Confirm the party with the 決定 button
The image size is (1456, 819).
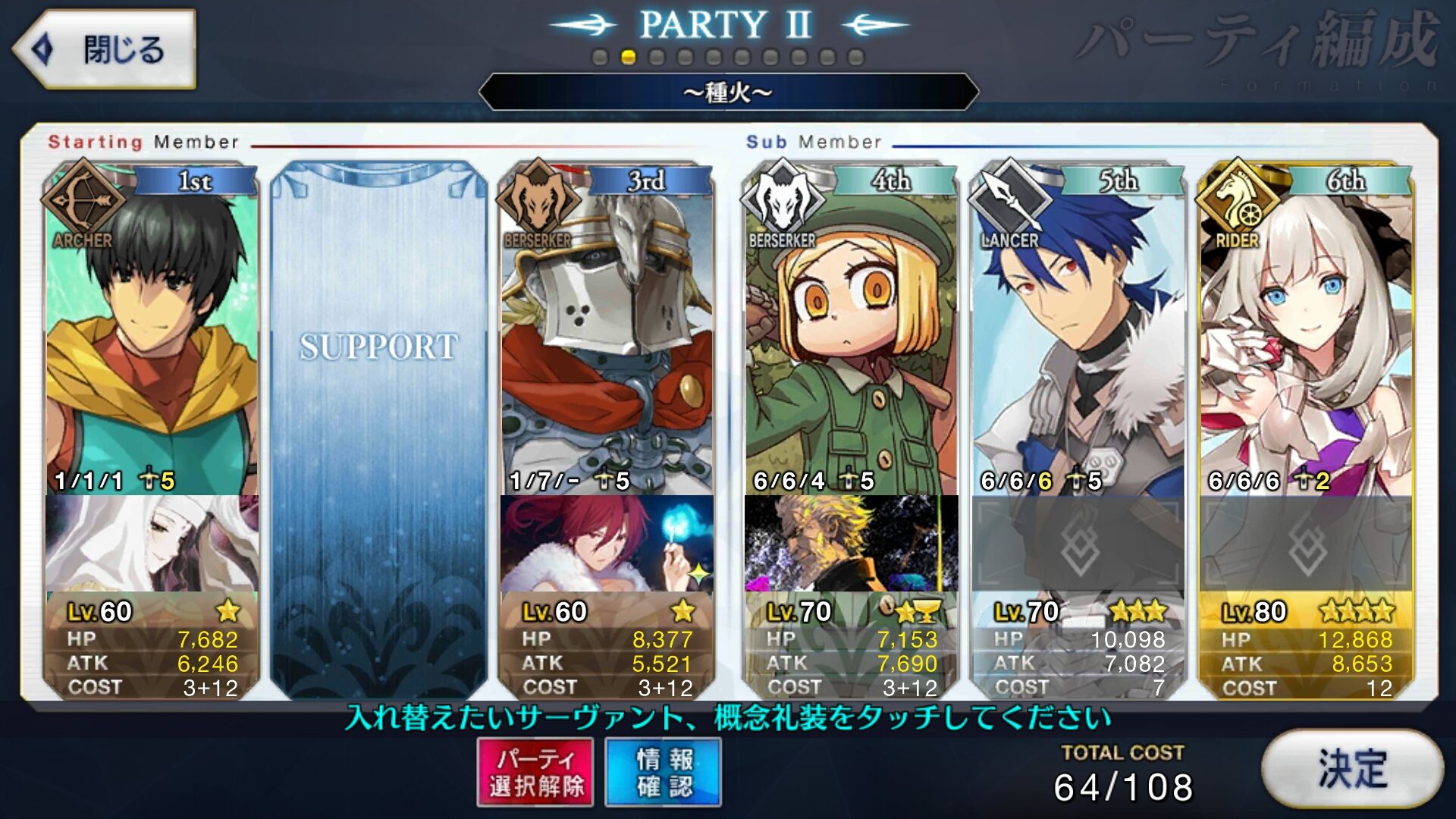tap(1352, 770)
